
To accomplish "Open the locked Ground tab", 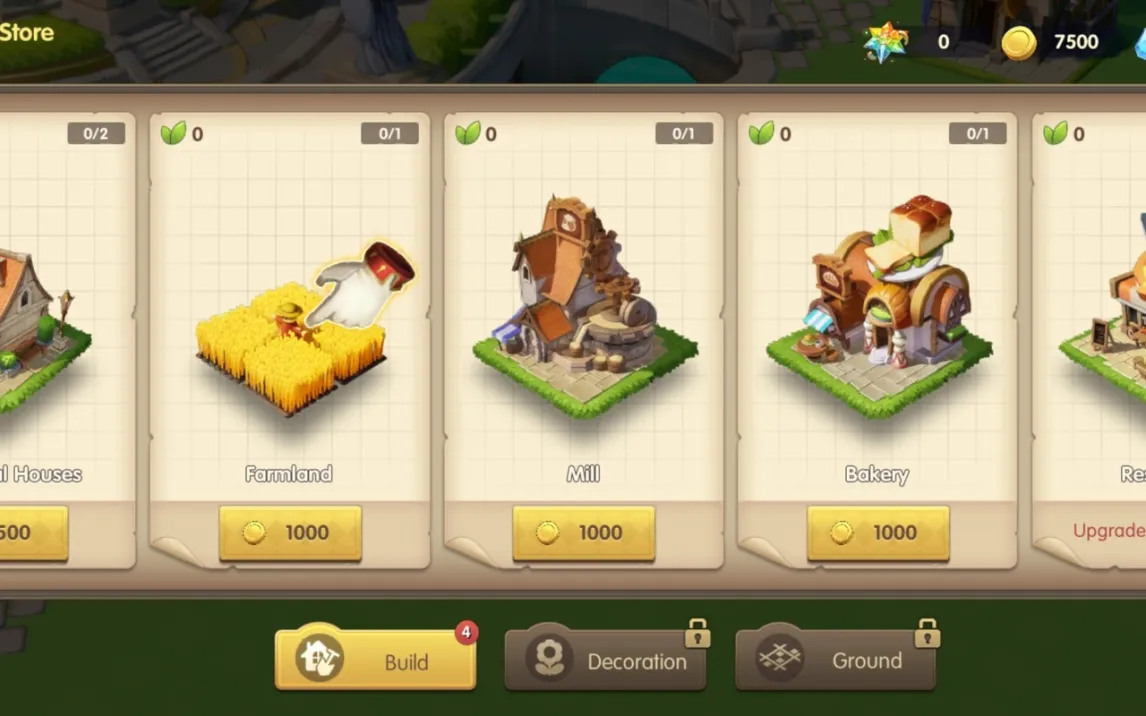I will 835,660.
